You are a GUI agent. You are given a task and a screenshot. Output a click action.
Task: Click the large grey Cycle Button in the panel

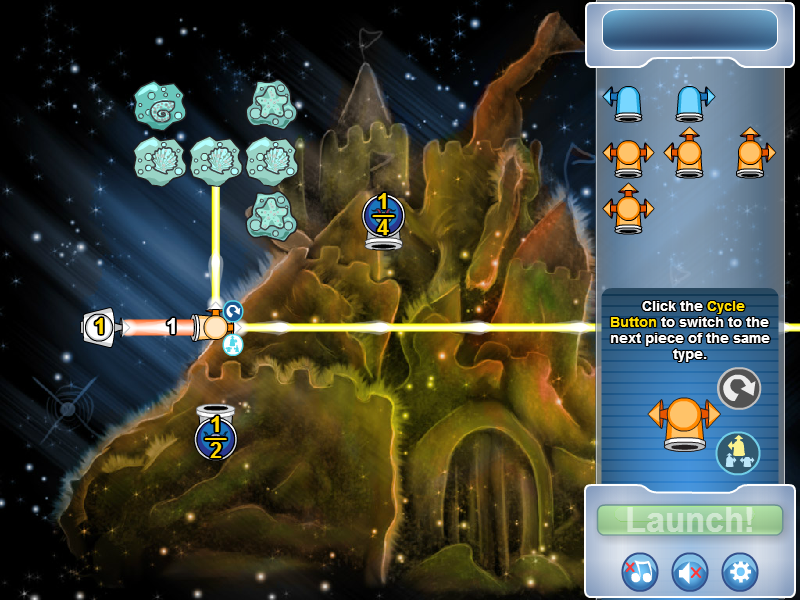(x=739, y=388)
